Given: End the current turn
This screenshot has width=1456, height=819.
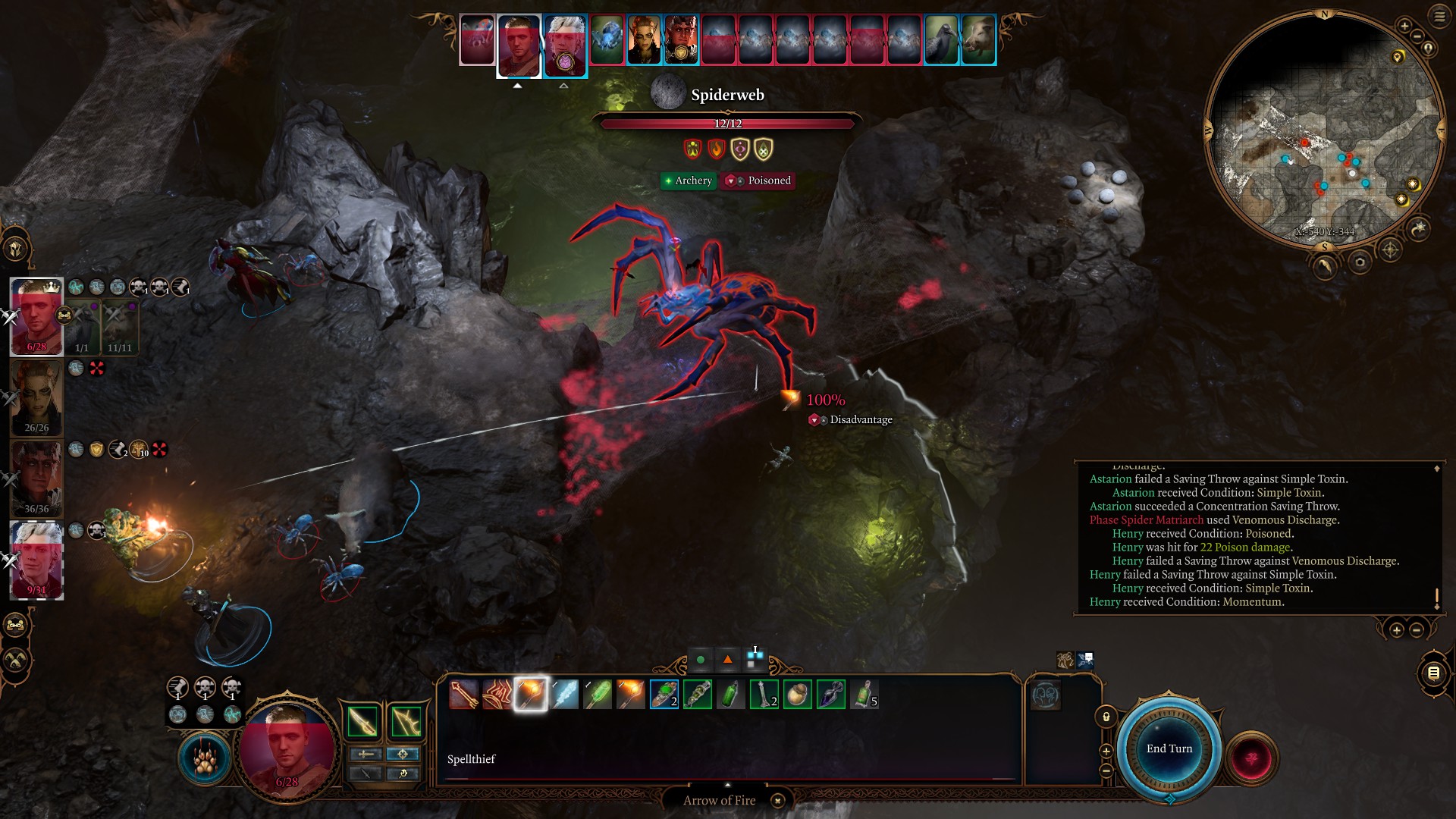Looking at the screenshot, I should coord(1169,749).
